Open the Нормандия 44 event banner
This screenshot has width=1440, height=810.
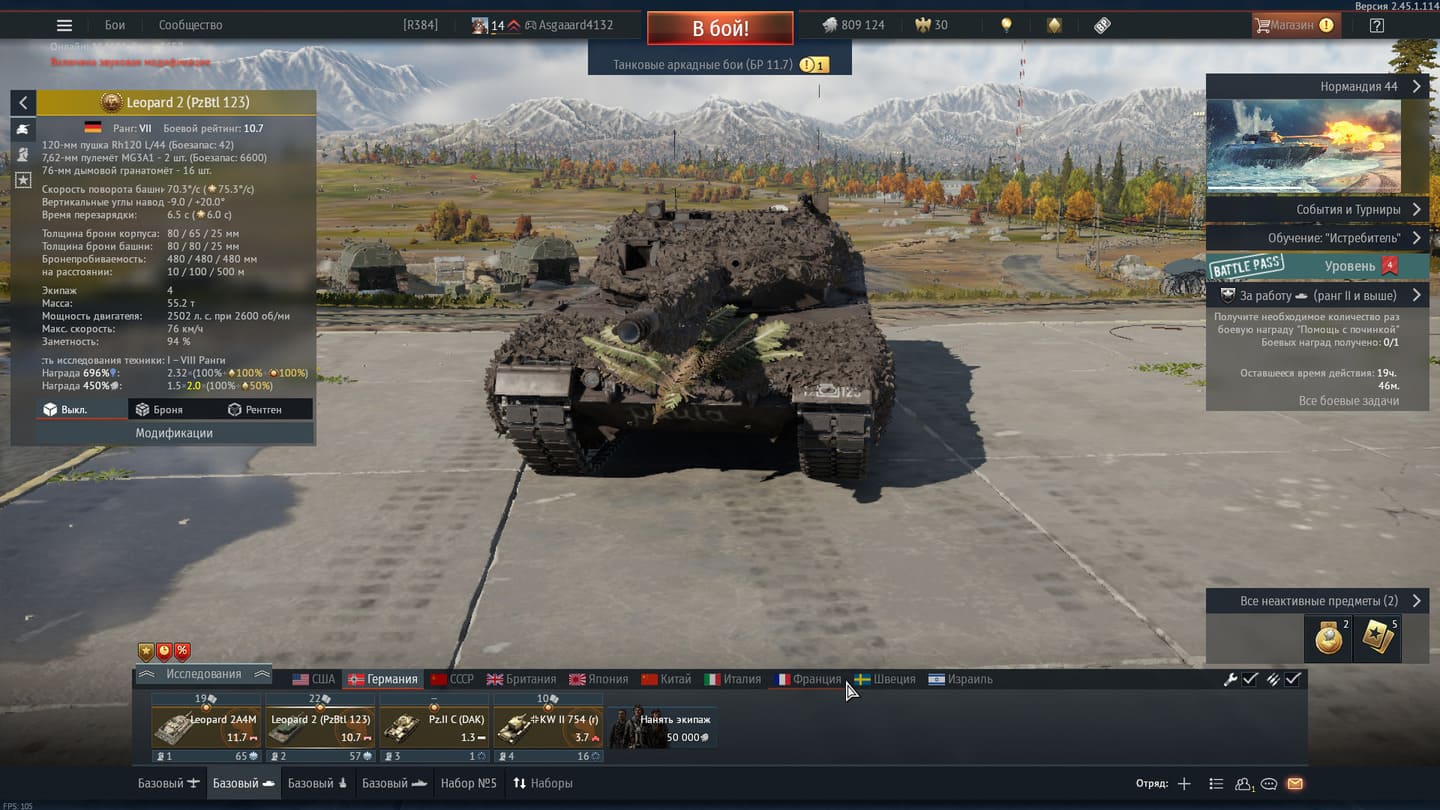[x=1316, y=86]
